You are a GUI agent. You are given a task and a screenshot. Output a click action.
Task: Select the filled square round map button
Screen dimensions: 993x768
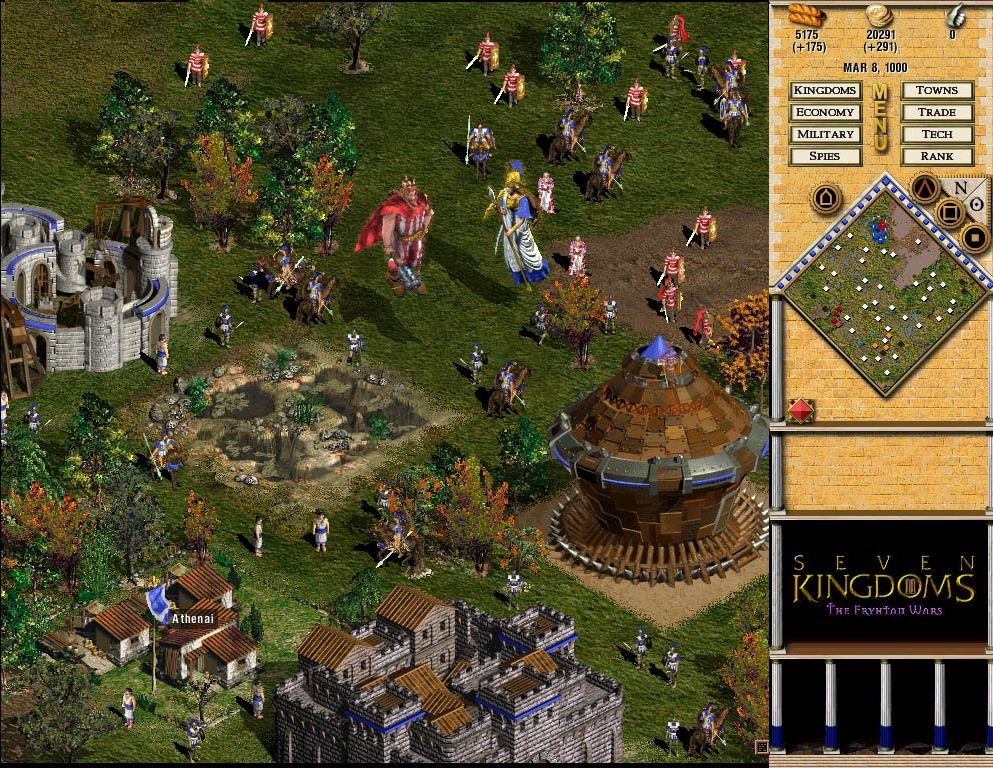tap(974, 238)
